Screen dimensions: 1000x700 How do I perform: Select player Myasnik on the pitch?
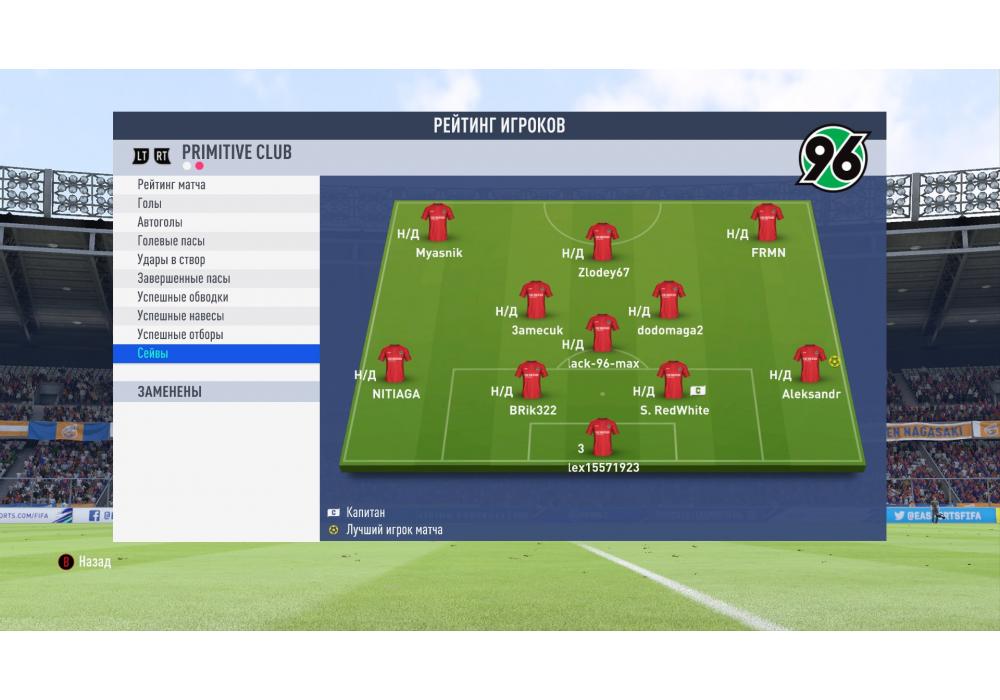[438, 224]
